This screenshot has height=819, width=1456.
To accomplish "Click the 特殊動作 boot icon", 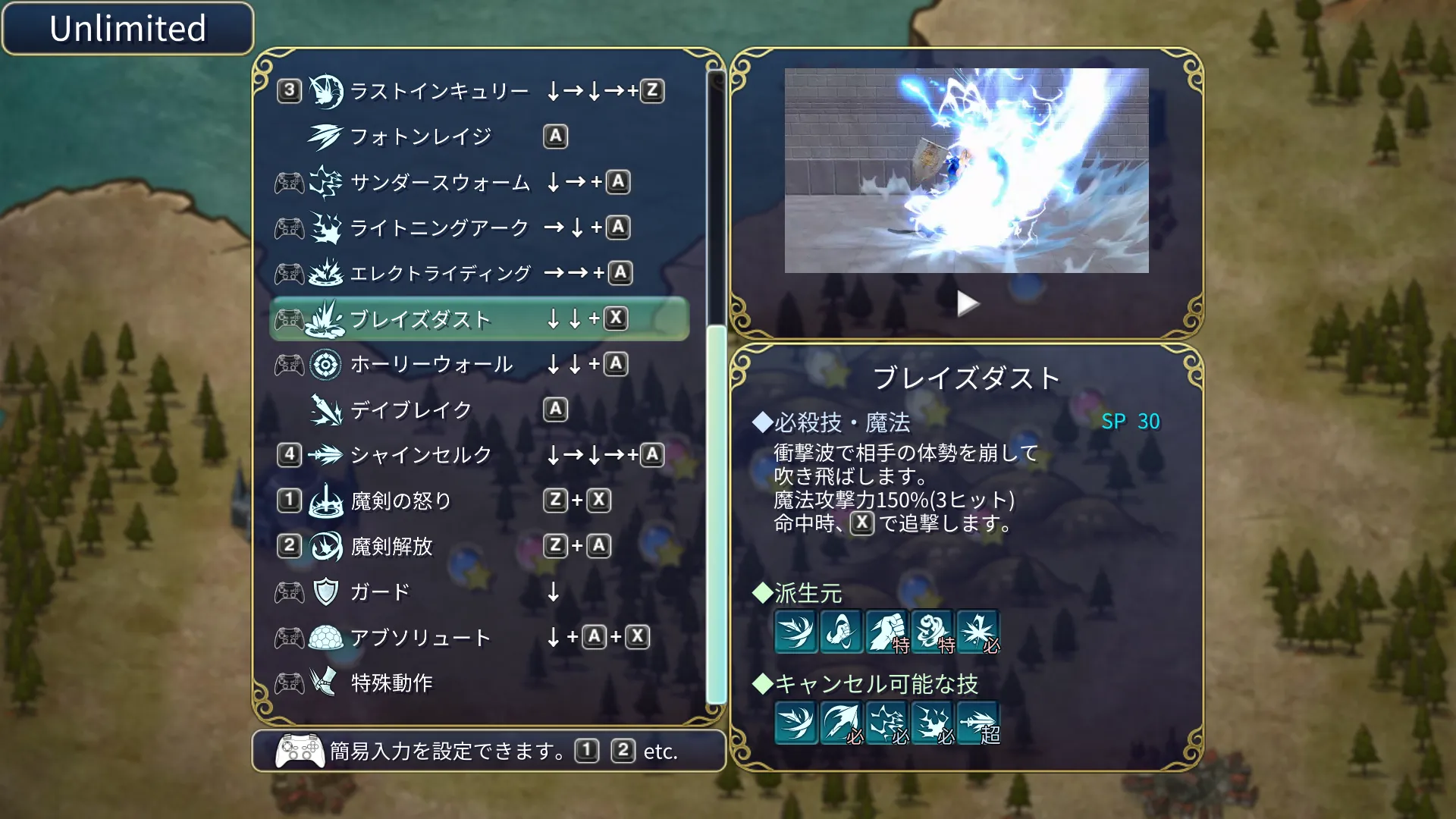I will click(325, 682).
